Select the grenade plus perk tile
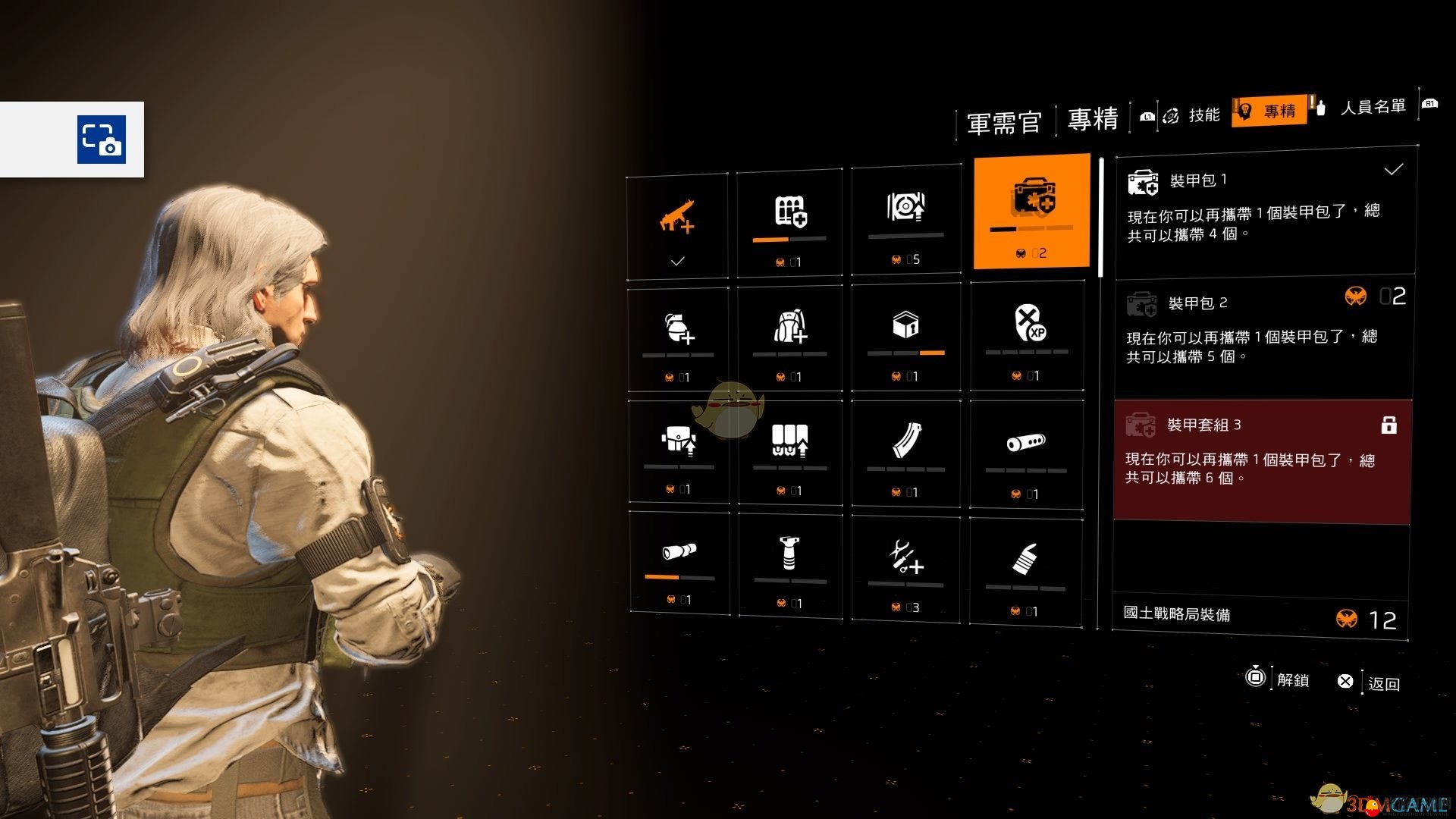The image size is (1456, 819). (x=678, y=339)
